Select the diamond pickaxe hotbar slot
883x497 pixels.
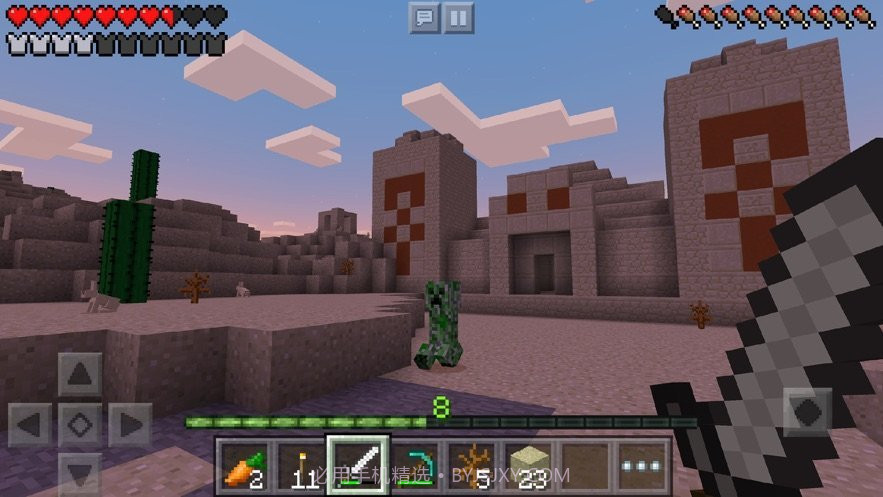point(415,466)
